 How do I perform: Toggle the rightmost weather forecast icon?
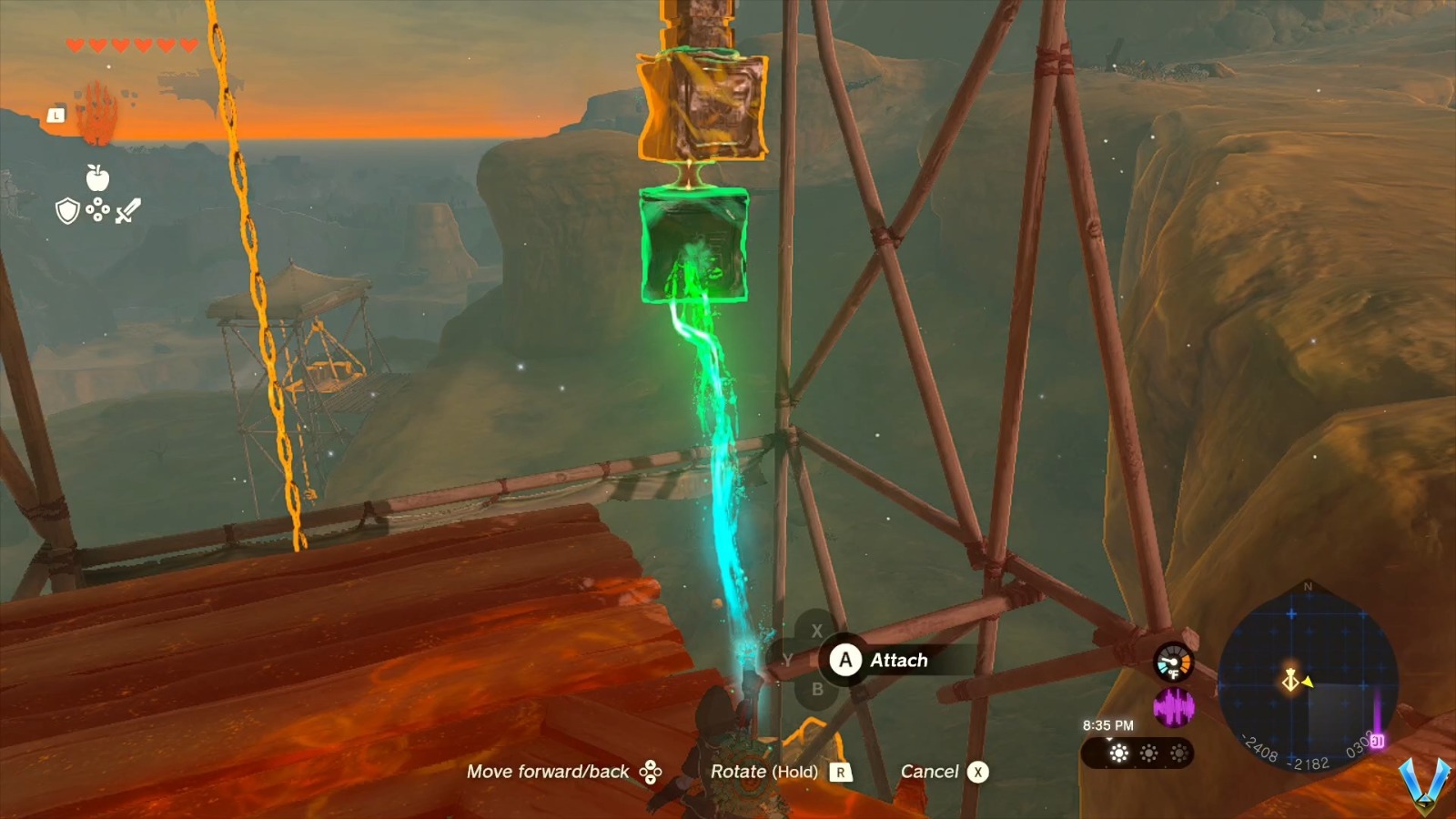[x=1178, y=752]
